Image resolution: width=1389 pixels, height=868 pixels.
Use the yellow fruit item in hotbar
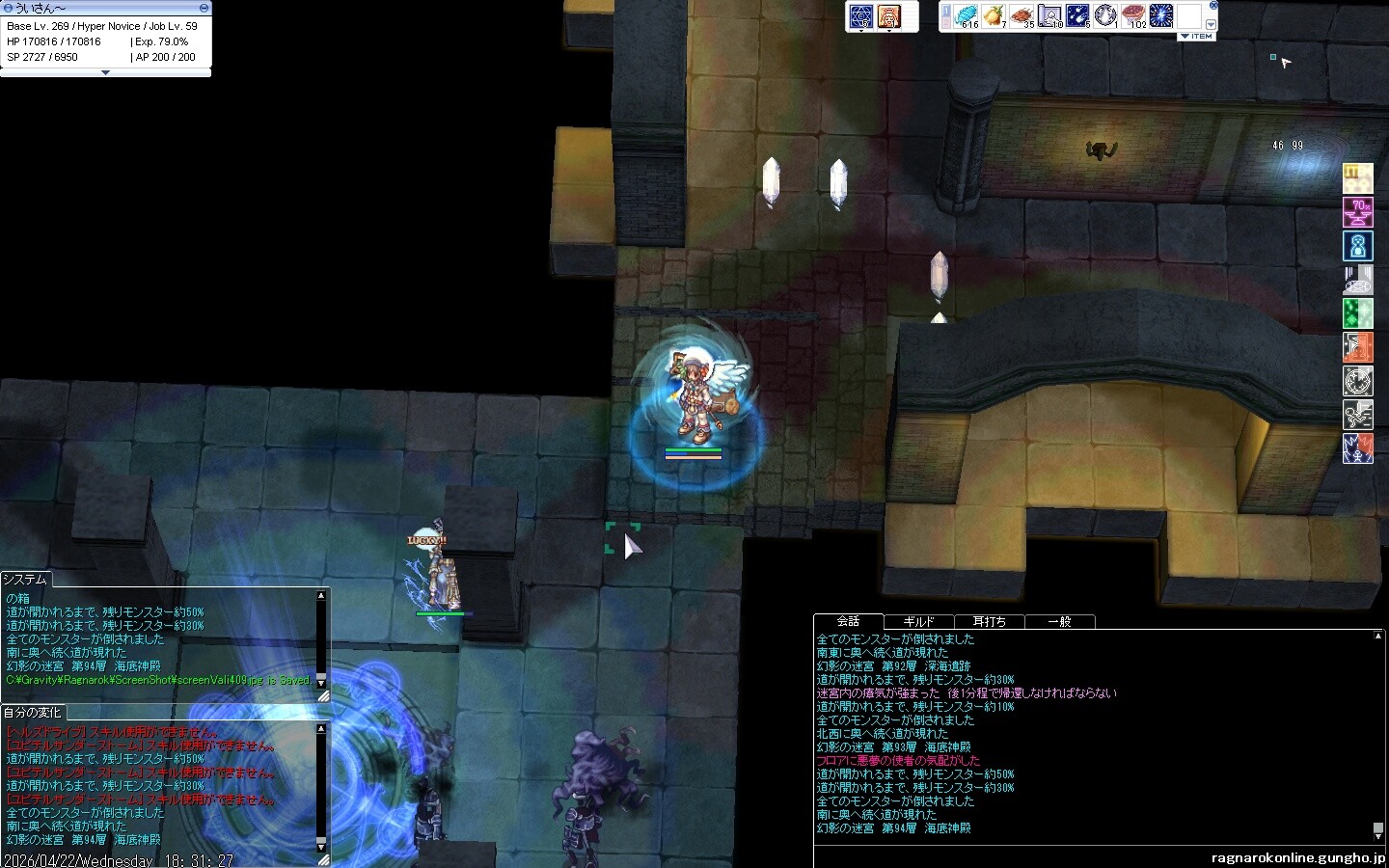click(x=994, y=16)
